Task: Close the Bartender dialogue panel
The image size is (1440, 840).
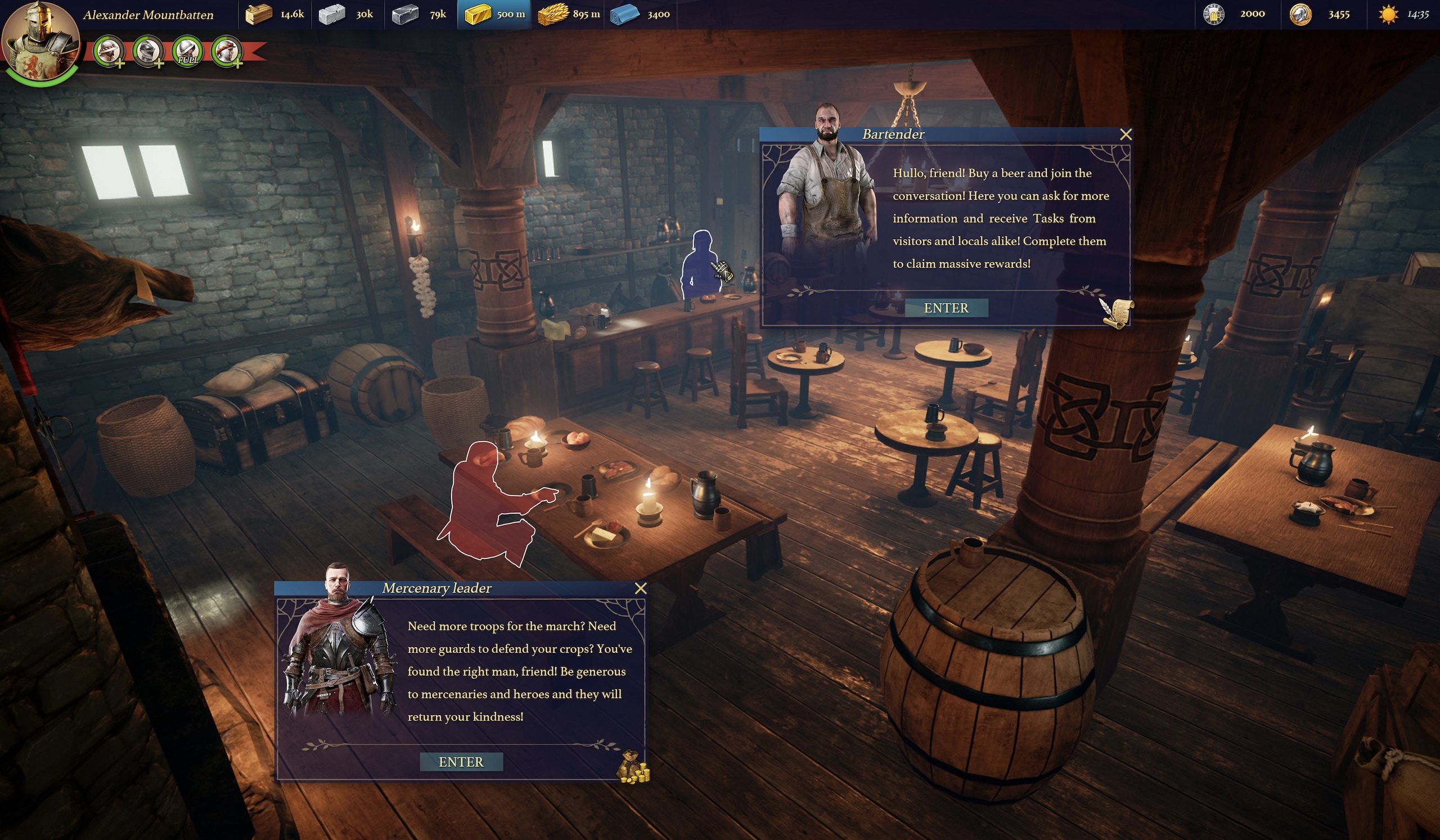Action: pos(1125,134)
